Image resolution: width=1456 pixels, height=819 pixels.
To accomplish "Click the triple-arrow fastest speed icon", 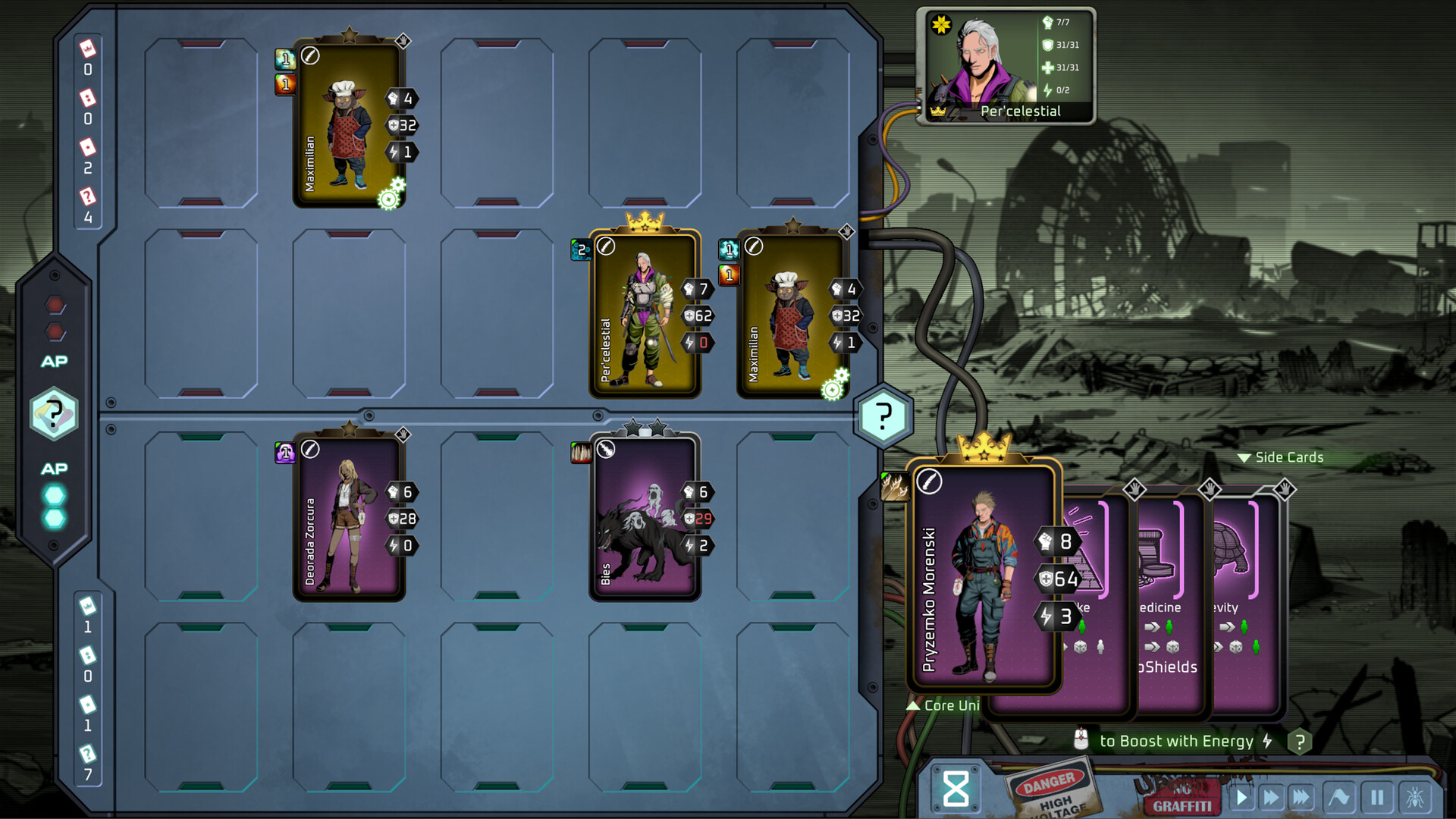I will coord(1301,796).
